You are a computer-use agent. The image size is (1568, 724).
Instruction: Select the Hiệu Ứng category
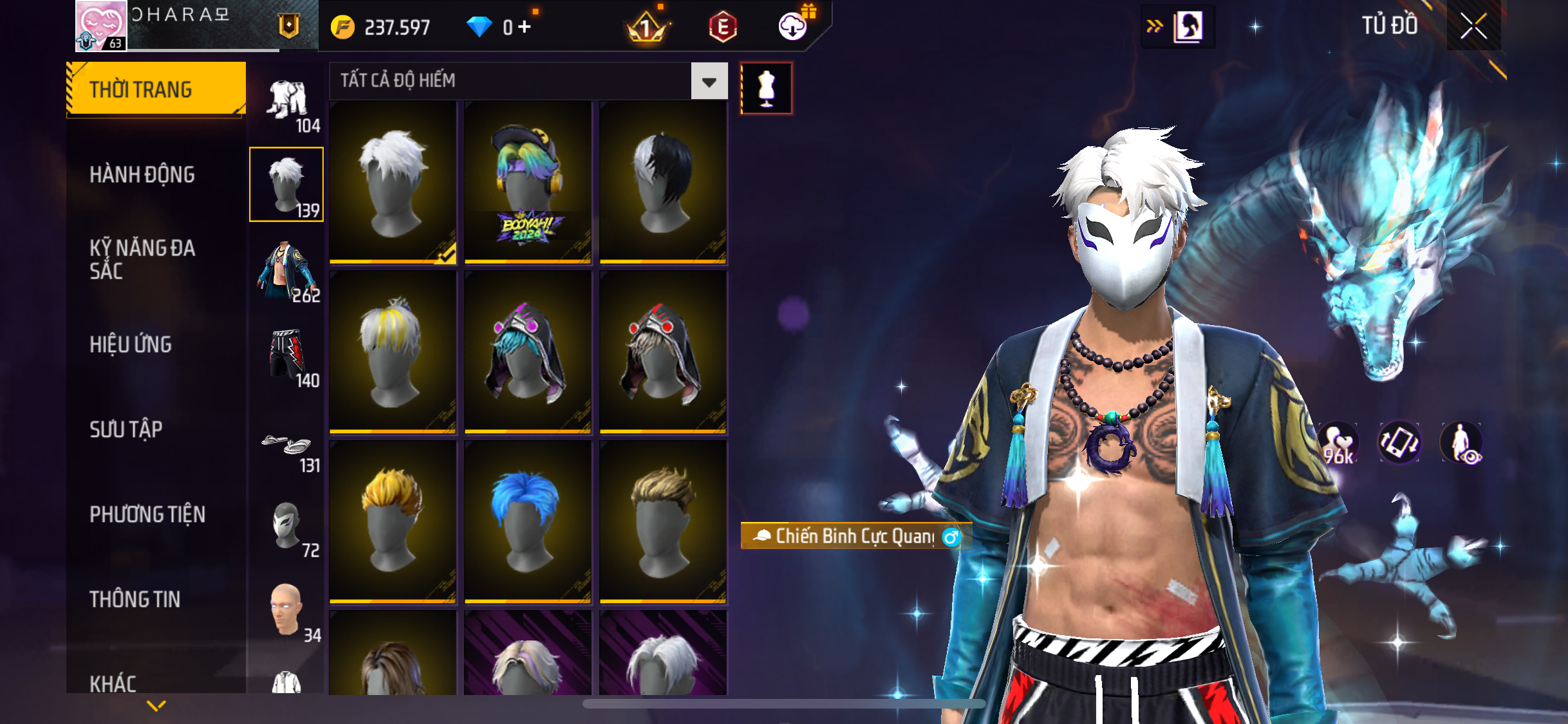pyautogui.click(x=131, y=344)
